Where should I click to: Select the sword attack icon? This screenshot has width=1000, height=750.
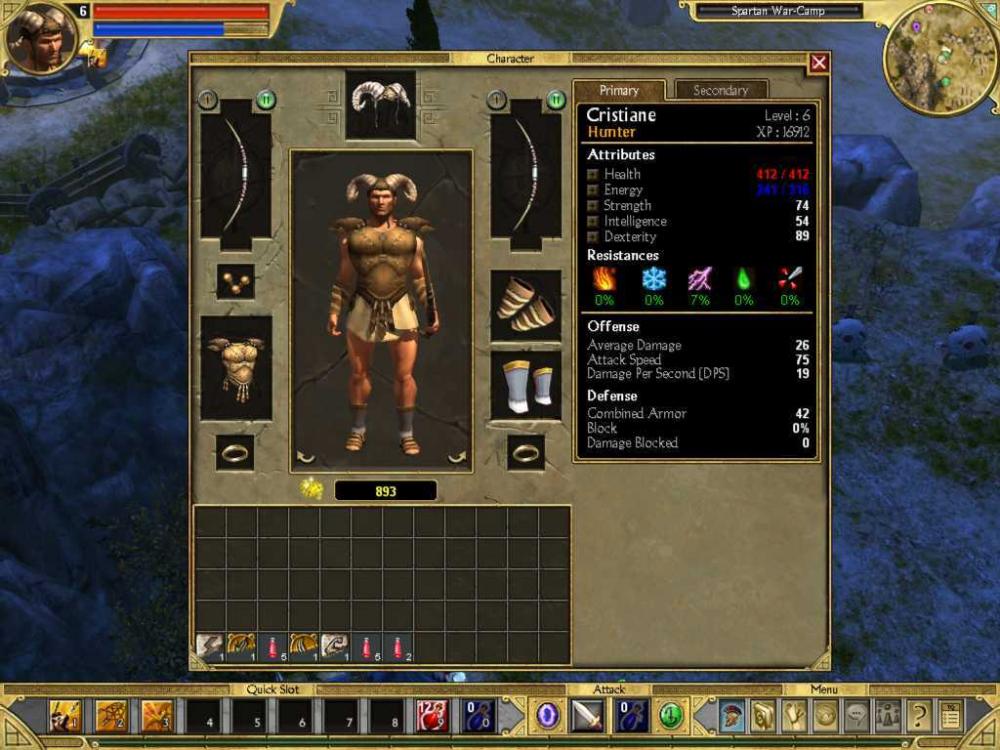[588, 716]
